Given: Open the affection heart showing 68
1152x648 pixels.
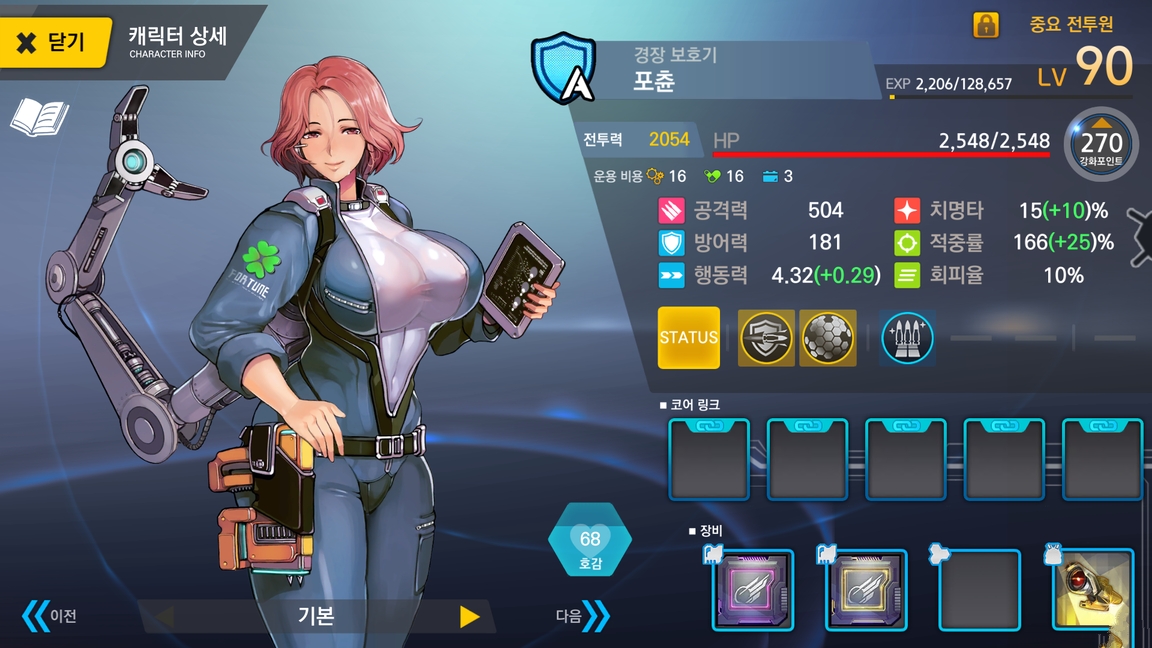Looking at the screenshot, I should tap(590, 545).
